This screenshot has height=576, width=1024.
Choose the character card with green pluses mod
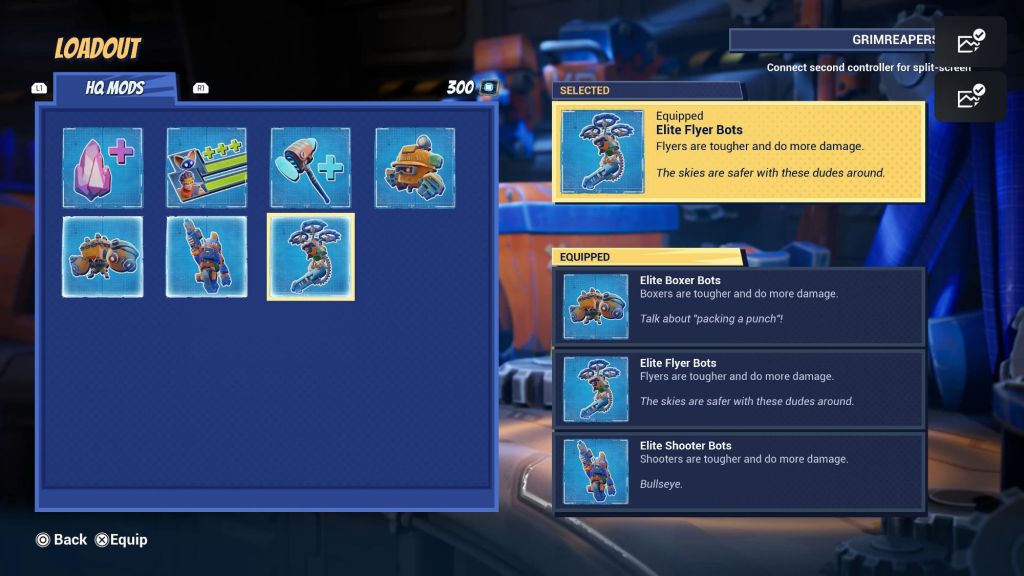point(206,167)
